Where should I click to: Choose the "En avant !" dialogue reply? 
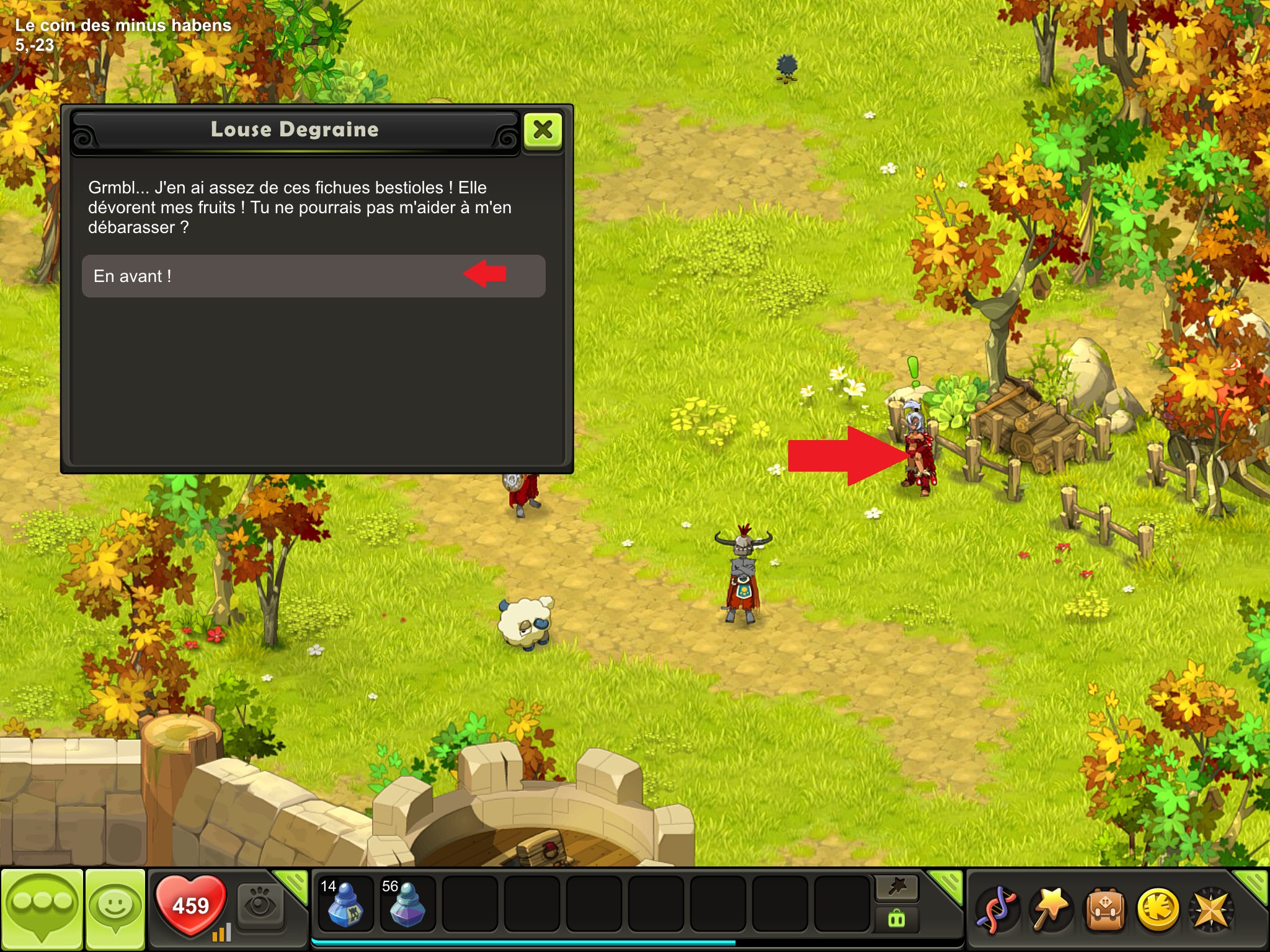(x=313, y=276)
